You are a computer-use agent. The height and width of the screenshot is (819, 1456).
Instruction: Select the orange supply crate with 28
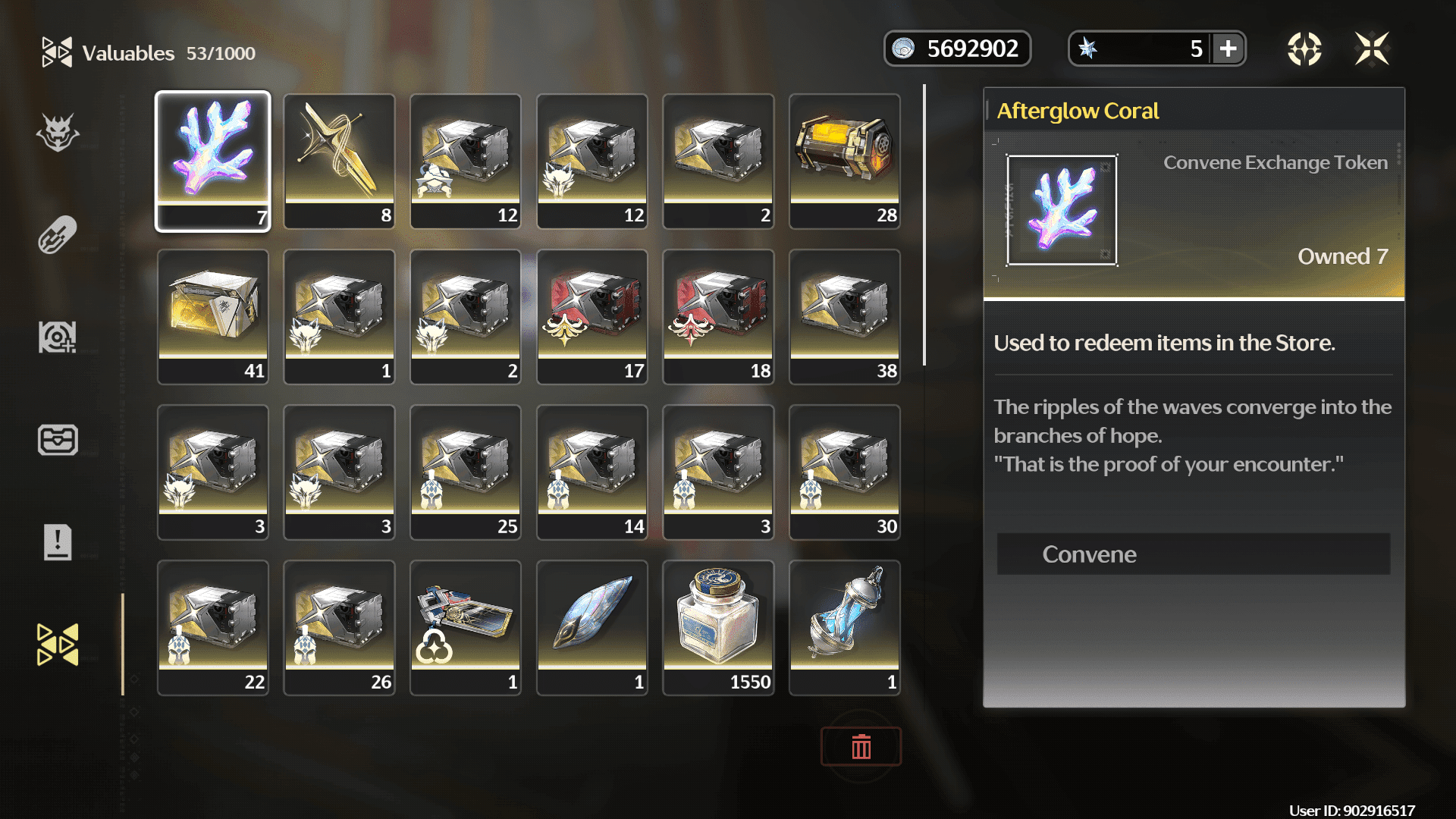pos(845,161)
